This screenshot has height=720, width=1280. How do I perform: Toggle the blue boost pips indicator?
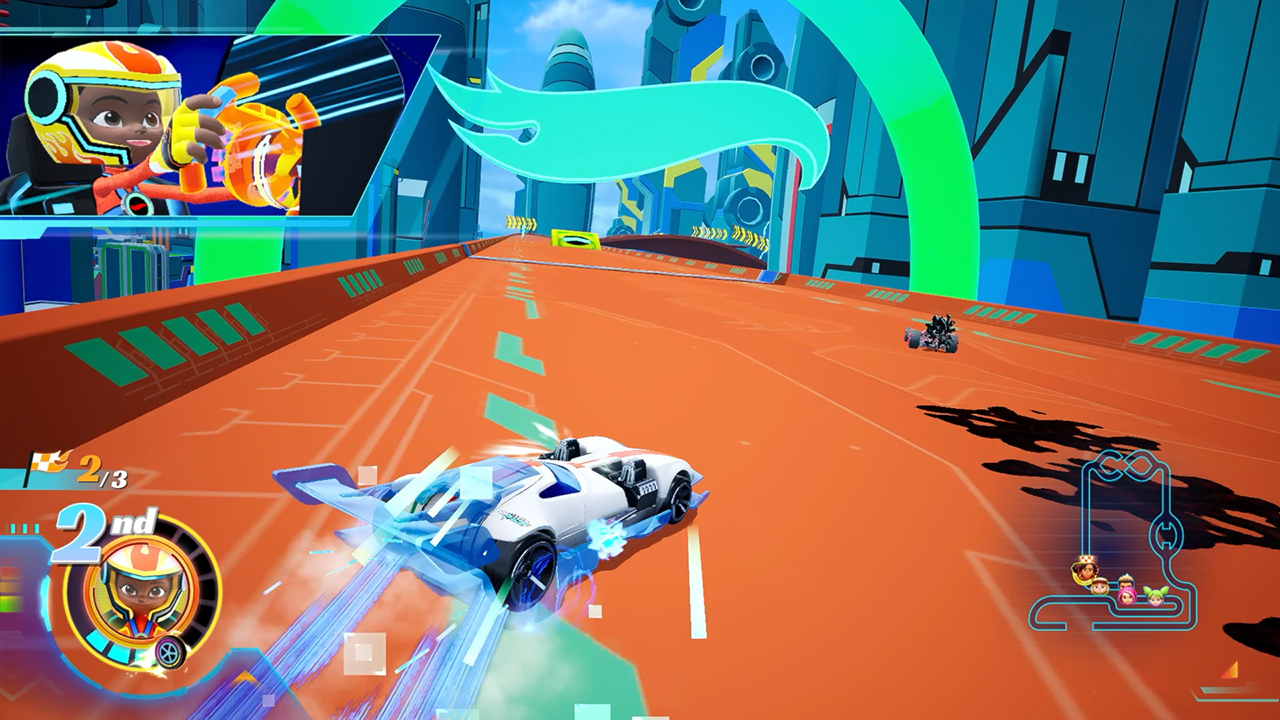pyautogui.click(x=22, y=527)
